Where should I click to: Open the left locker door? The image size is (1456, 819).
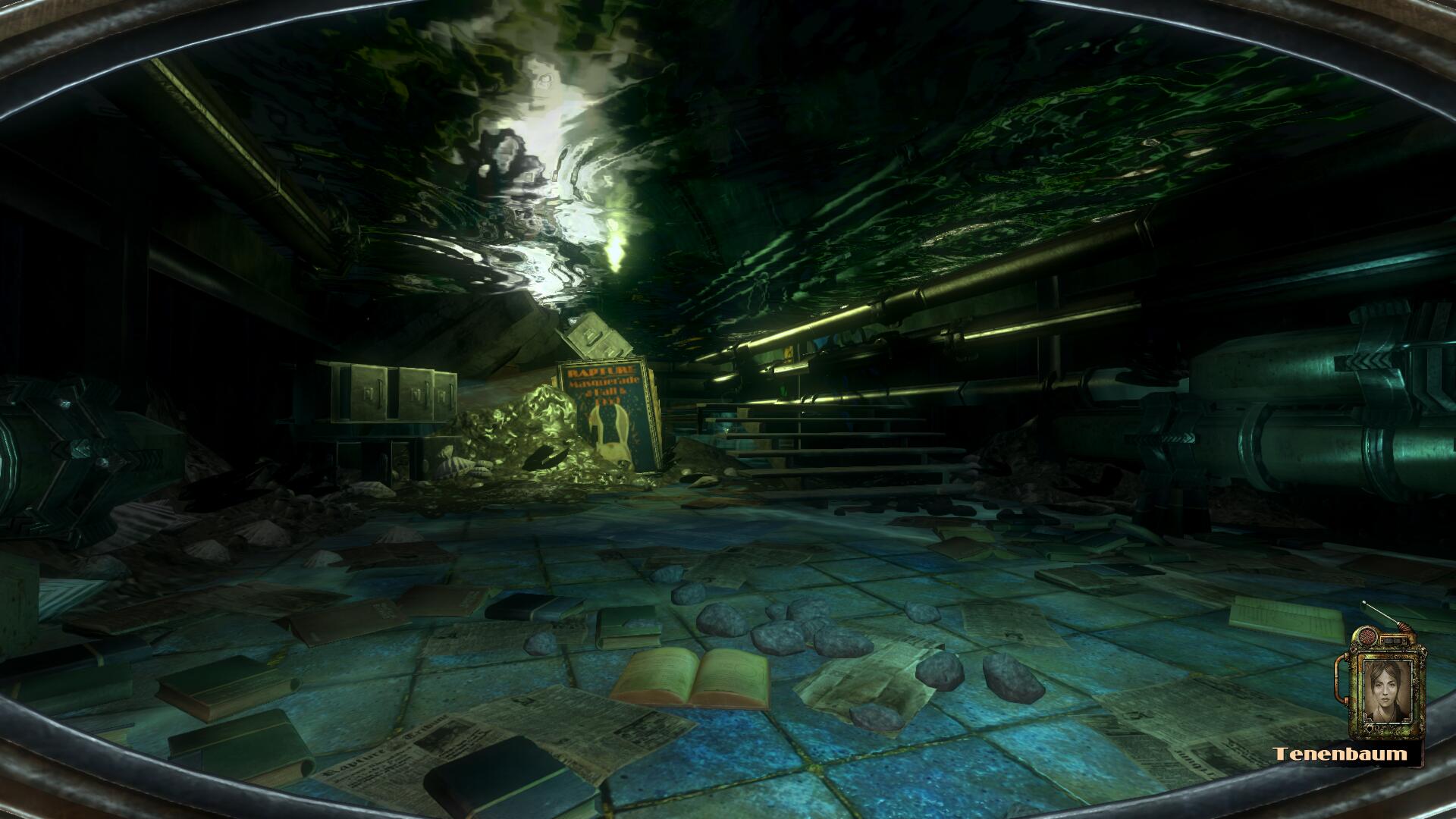(x=369, y=391)
